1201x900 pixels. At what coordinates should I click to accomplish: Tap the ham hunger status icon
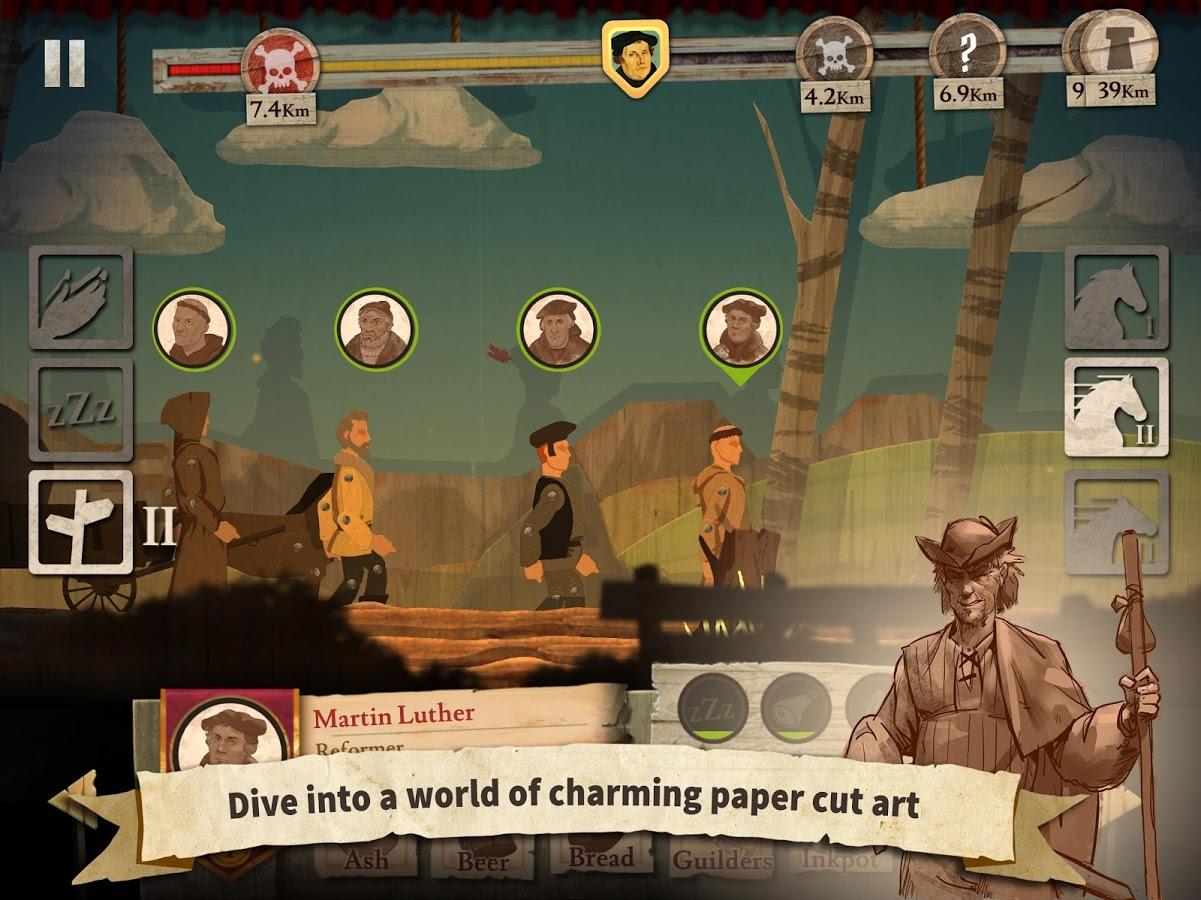point(796,708)
